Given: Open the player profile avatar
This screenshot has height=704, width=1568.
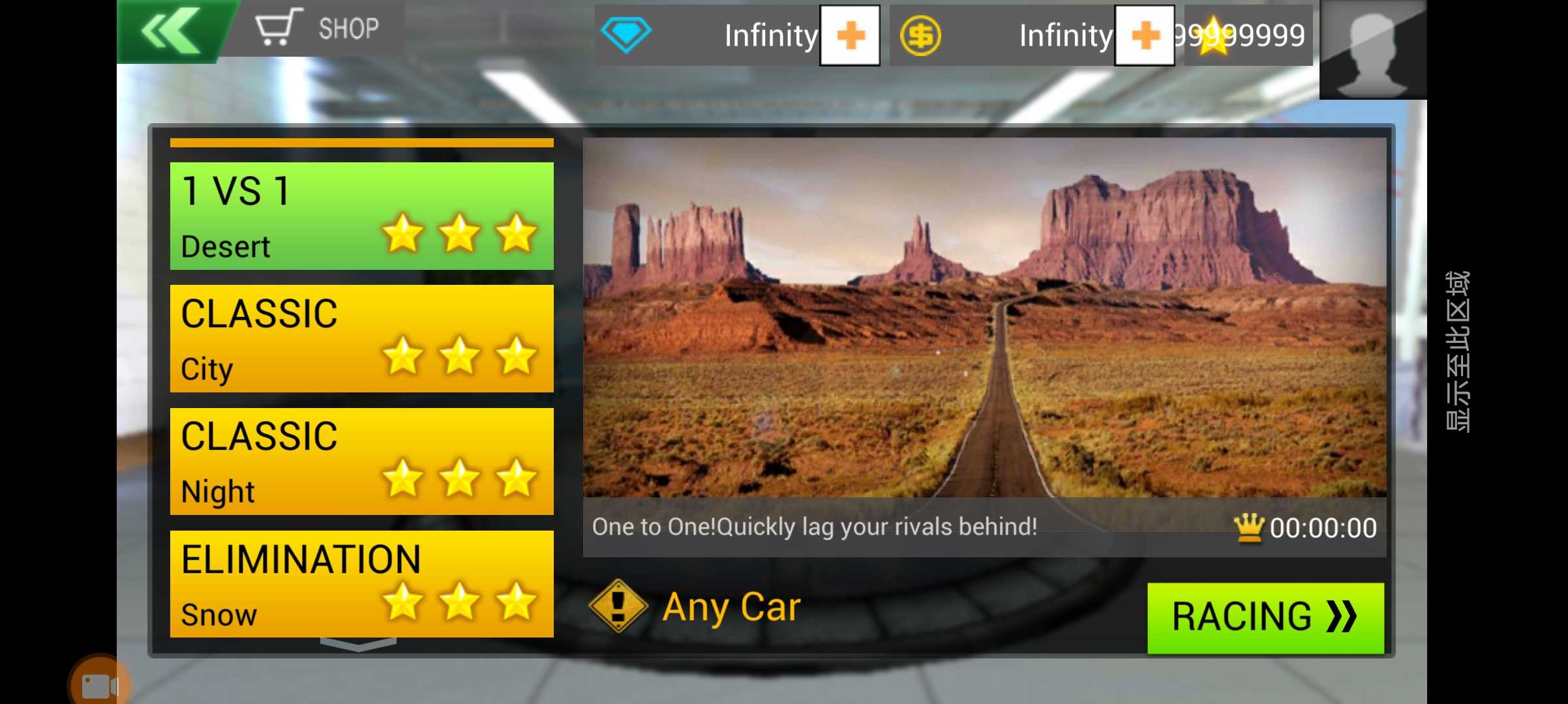Looking at the screenshot, I should (1372, 50).
